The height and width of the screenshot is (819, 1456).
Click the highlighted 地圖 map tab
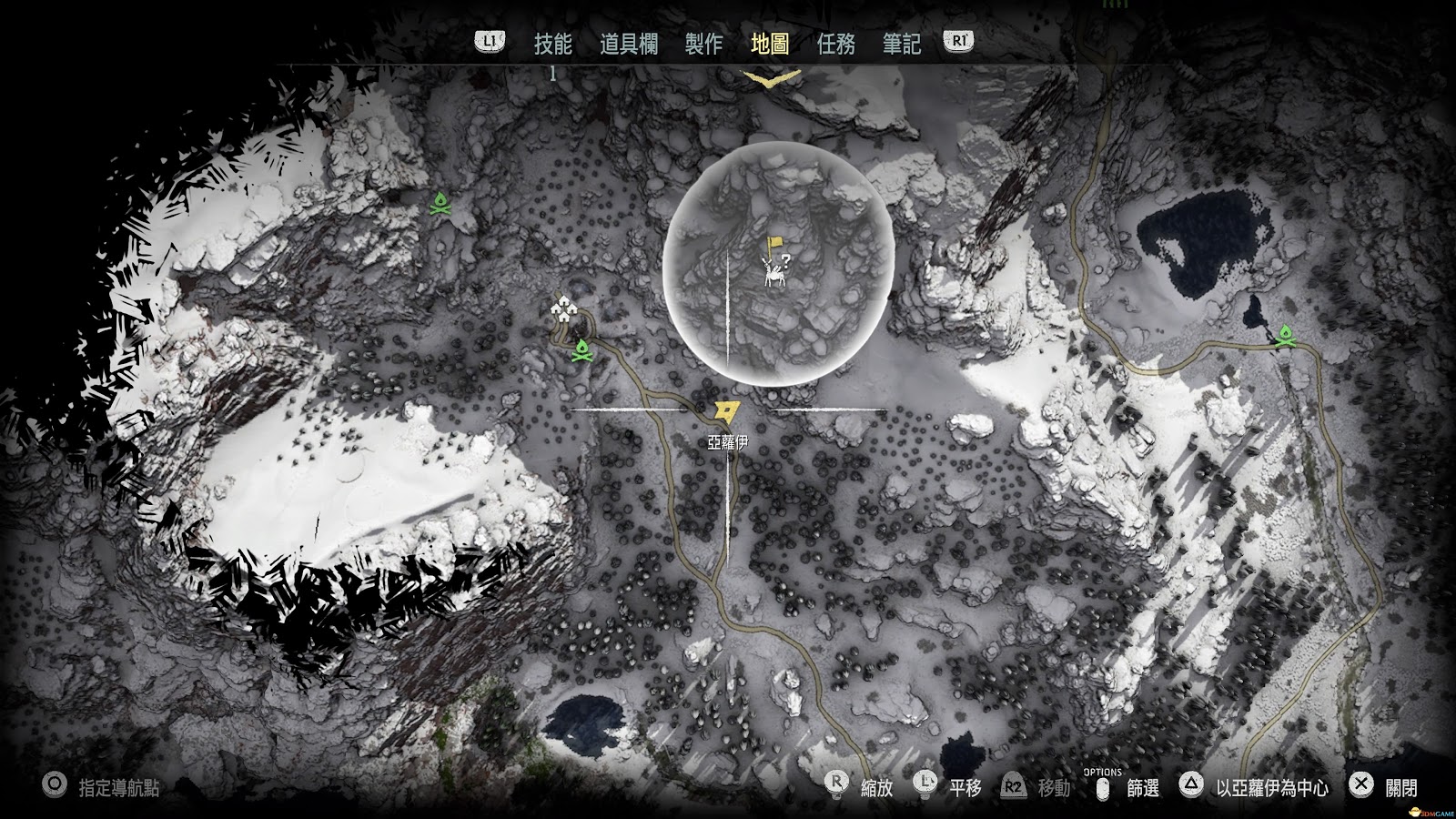click(x=770, y=44)
